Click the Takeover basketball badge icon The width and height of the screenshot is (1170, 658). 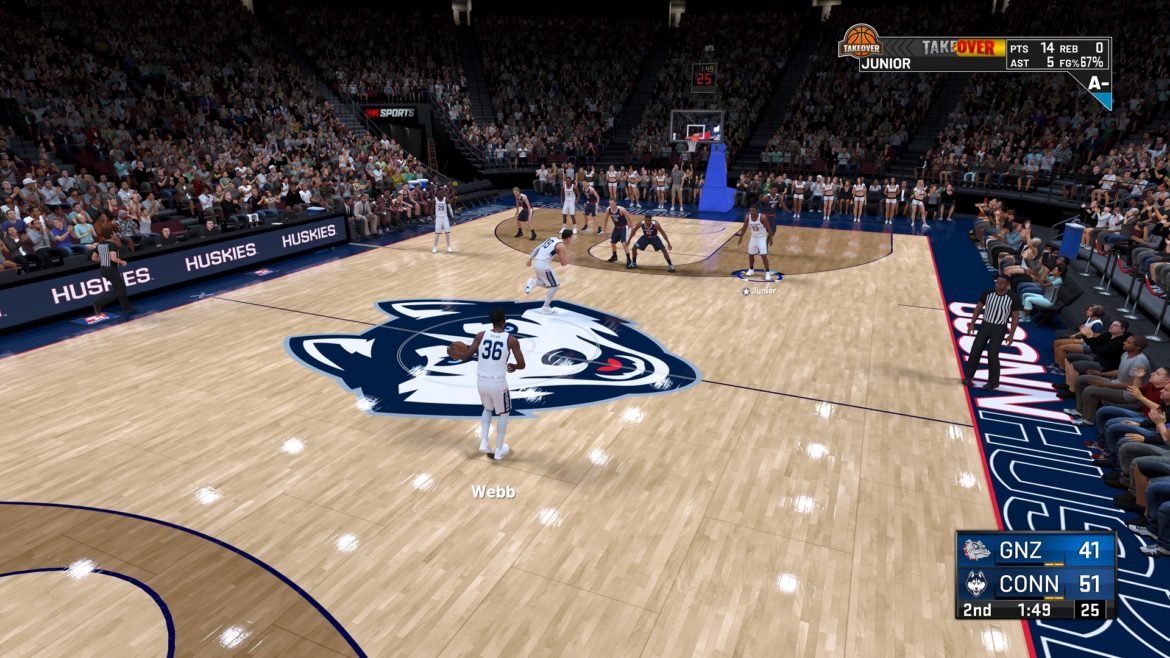(860, 42)
